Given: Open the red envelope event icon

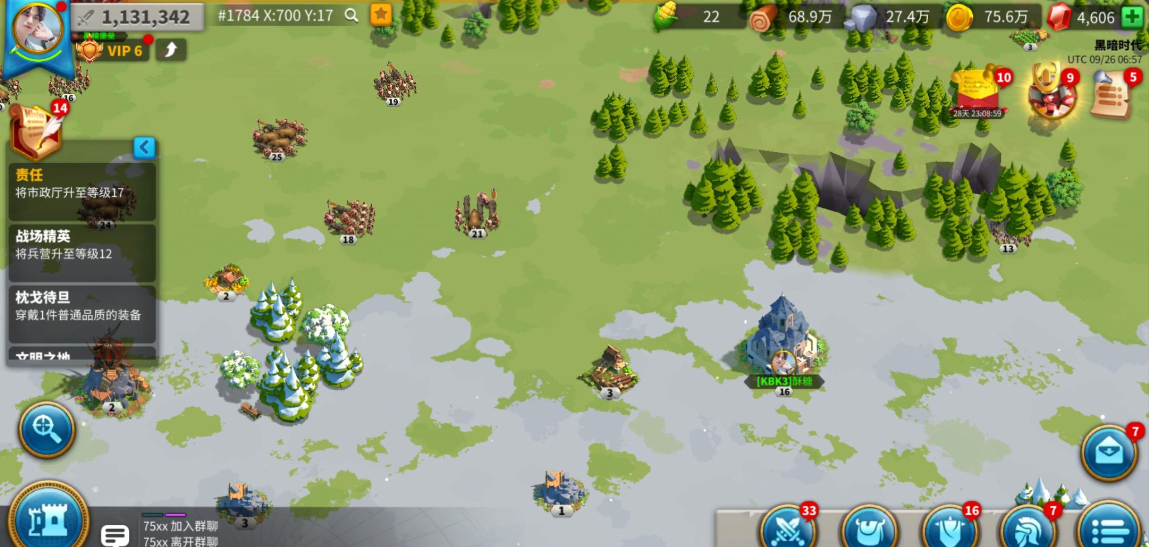Looking at the screenshot, I should pyautogui.click(x=979, y=92).
